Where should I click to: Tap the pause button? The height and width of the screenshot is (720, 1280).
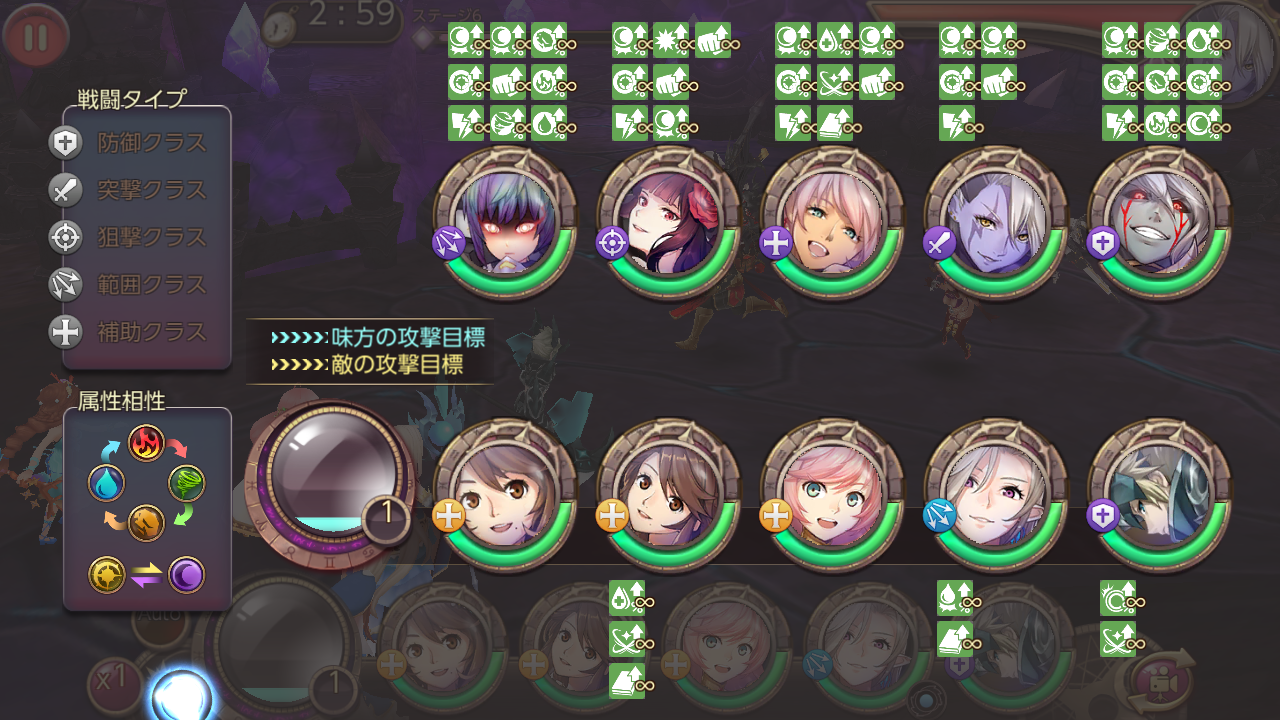pos(35,37)
